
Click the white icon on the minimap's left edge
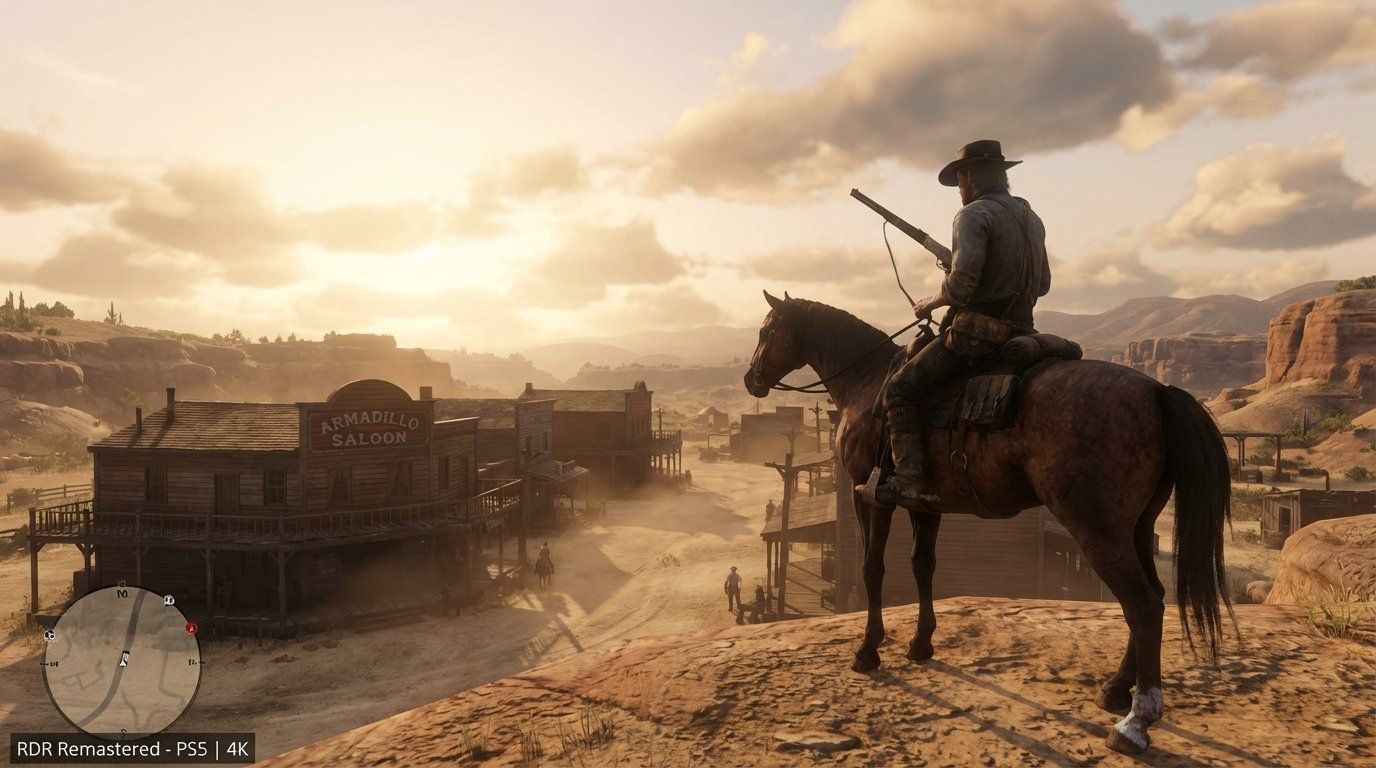click(x=49, y=635)
